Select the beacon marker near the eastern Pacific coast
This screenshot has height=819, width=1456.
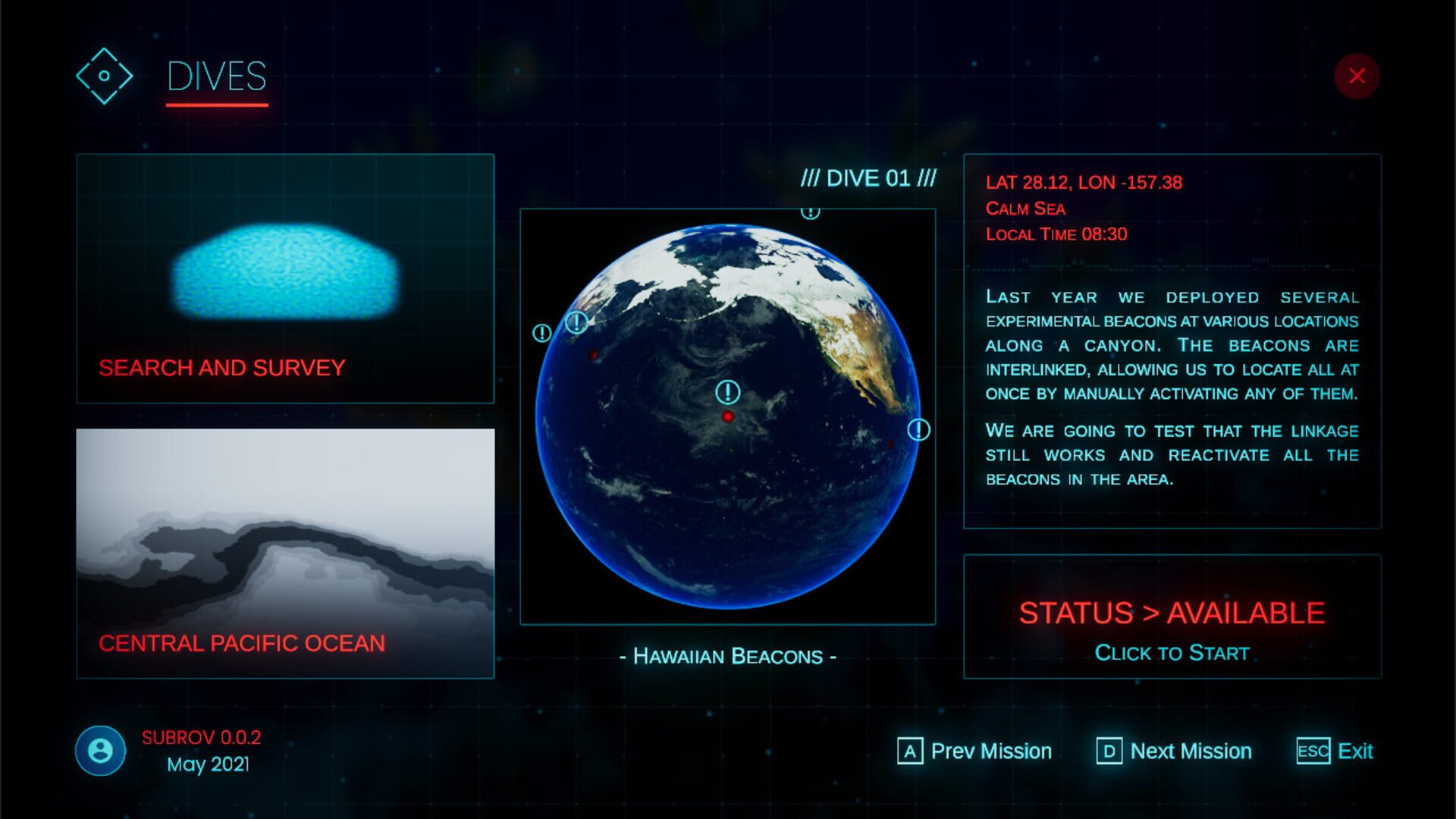click(920, 429)
